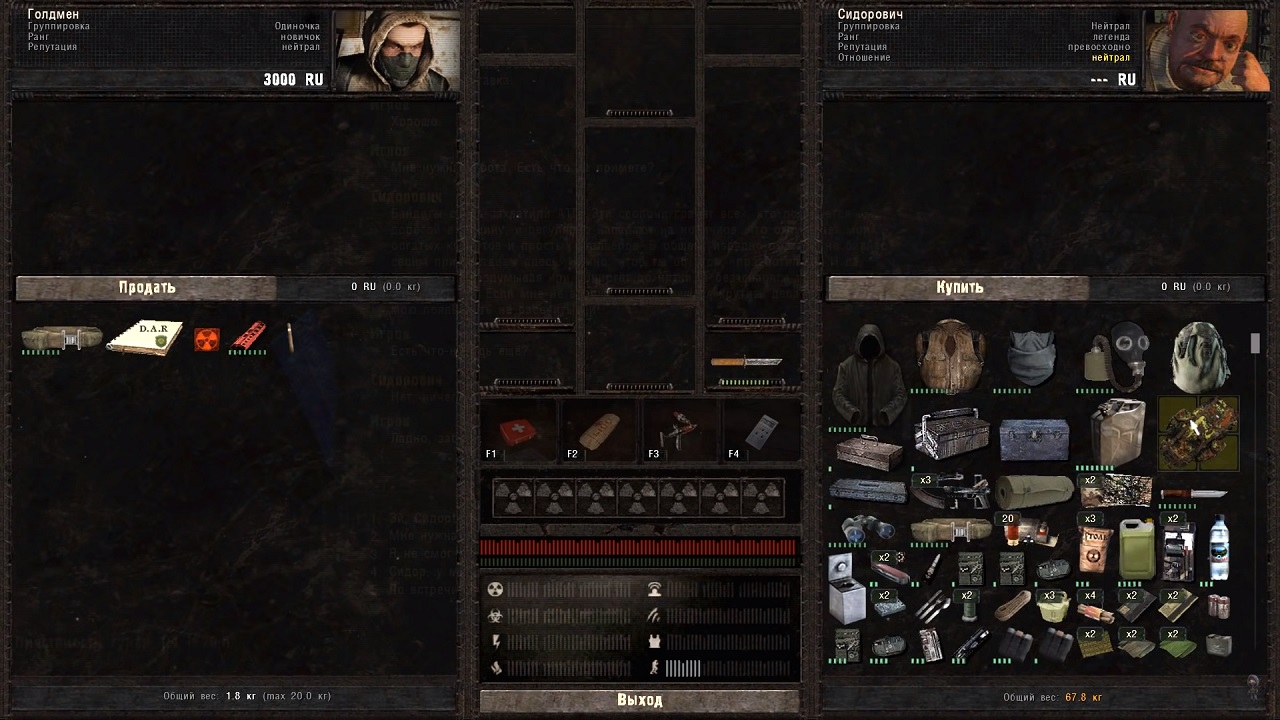Select the red handguard item

point(248,337)
